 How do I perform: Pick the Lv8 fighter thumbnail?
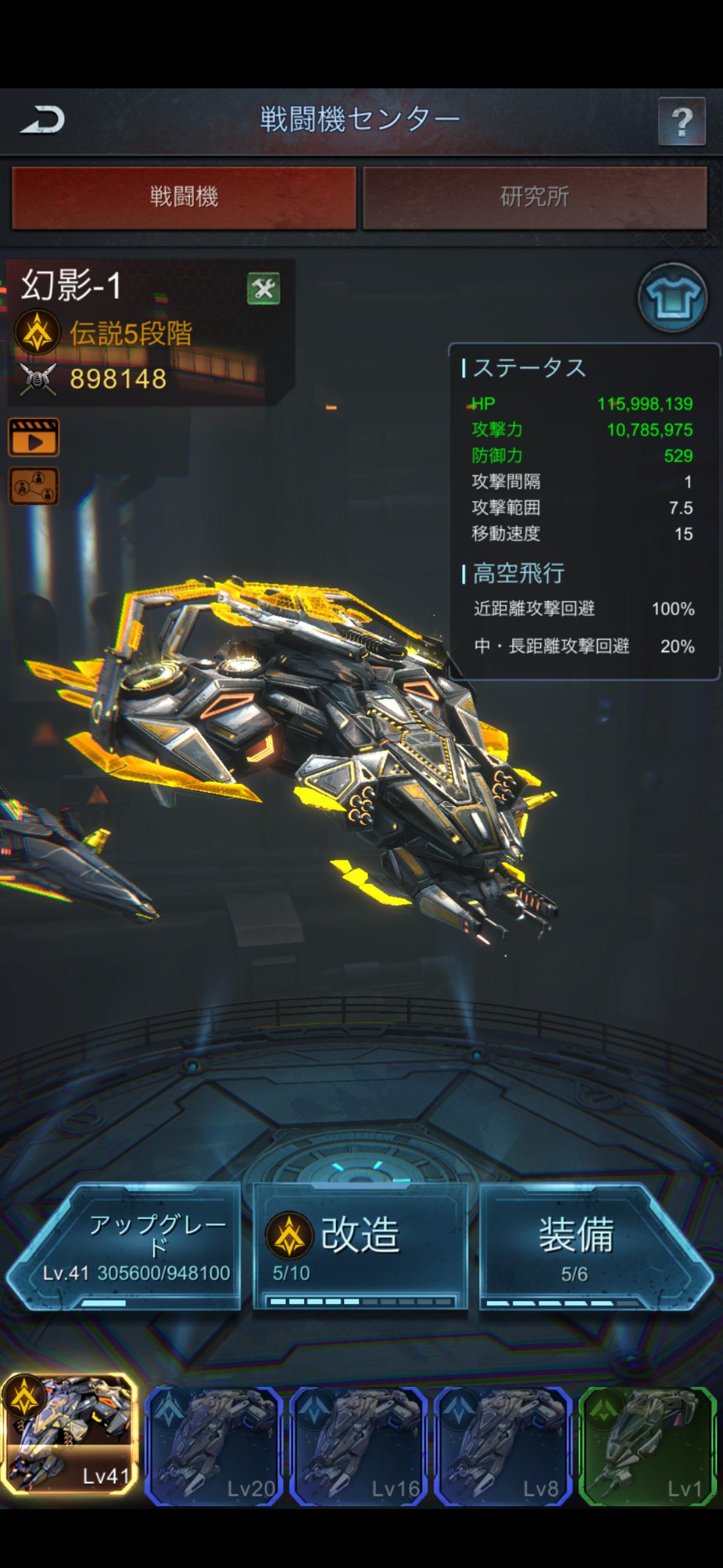click(x=503, y=1445)
